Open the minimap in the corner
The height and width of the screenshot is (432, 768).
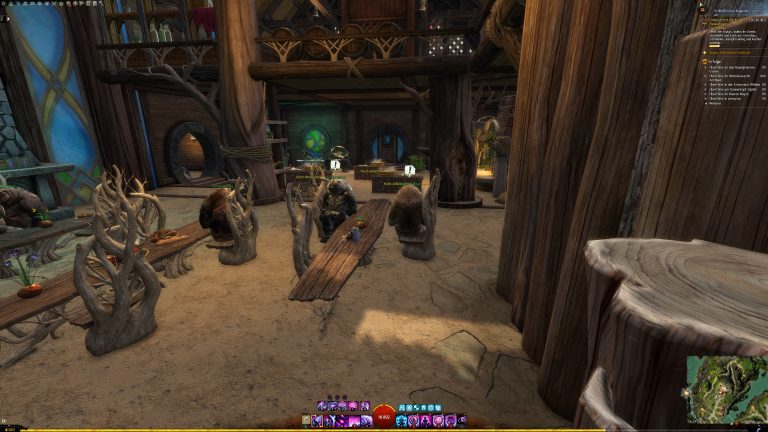coord(726,390)
